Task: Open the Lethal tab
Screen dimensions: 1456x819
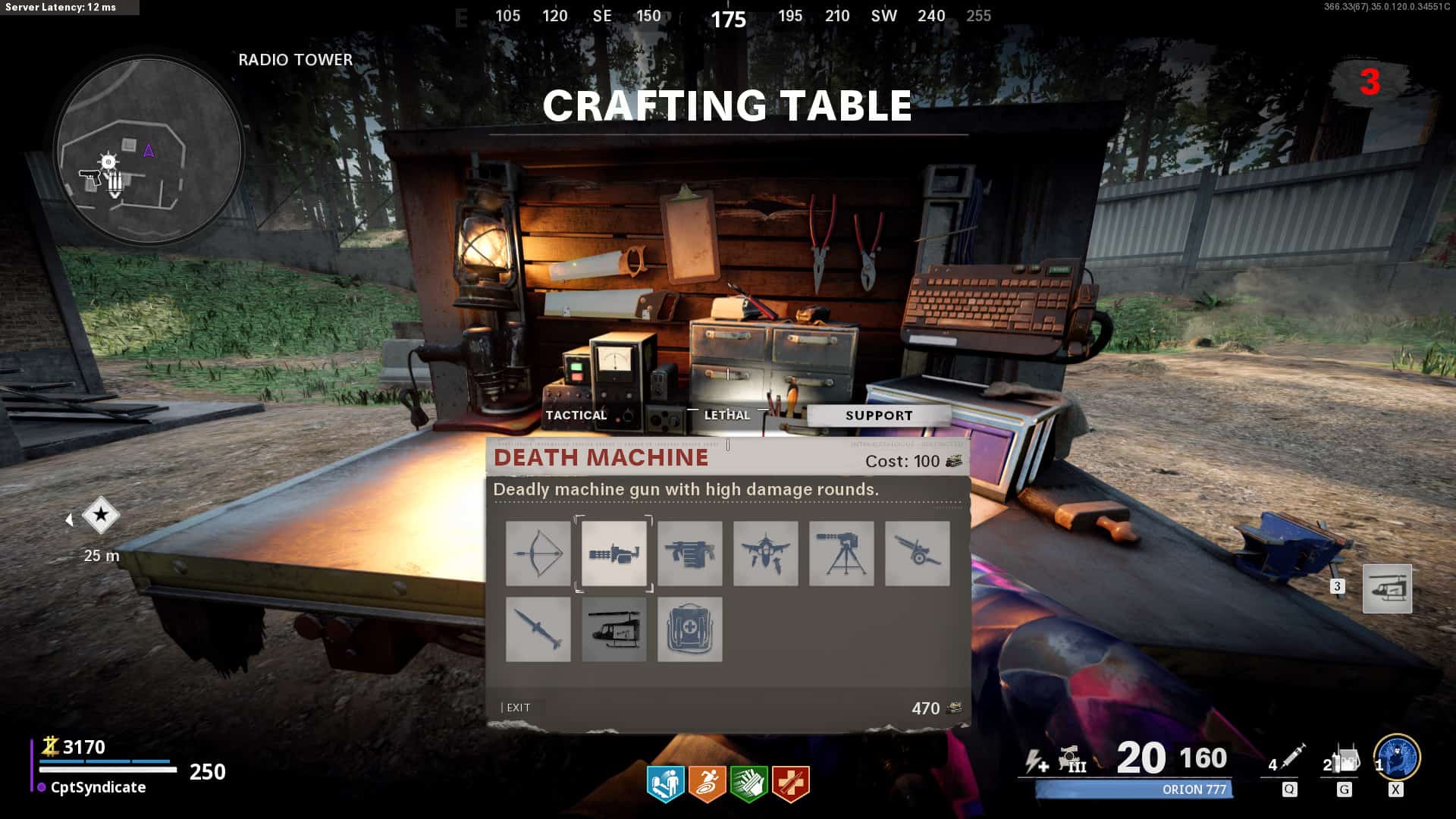Action: [x=726, y=416]
